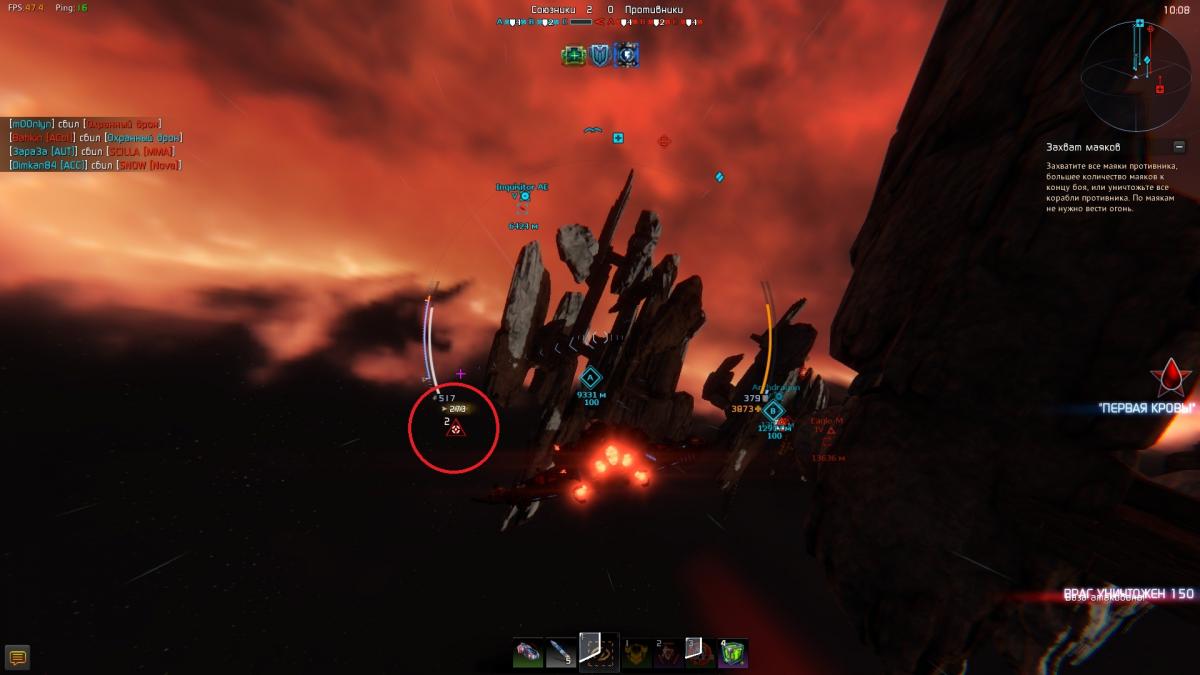Screen dimensions: 1200x675
Task: Target the beacon B marker
Action: click(773, 409)
